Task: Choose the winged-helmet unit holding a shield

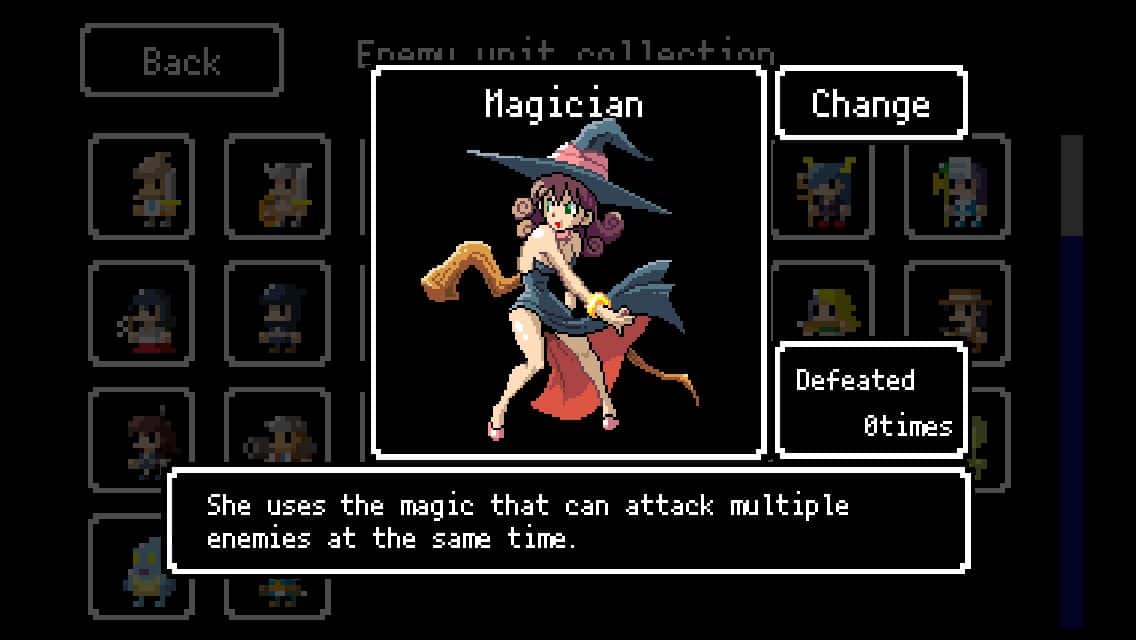Action: click(277, 187)
